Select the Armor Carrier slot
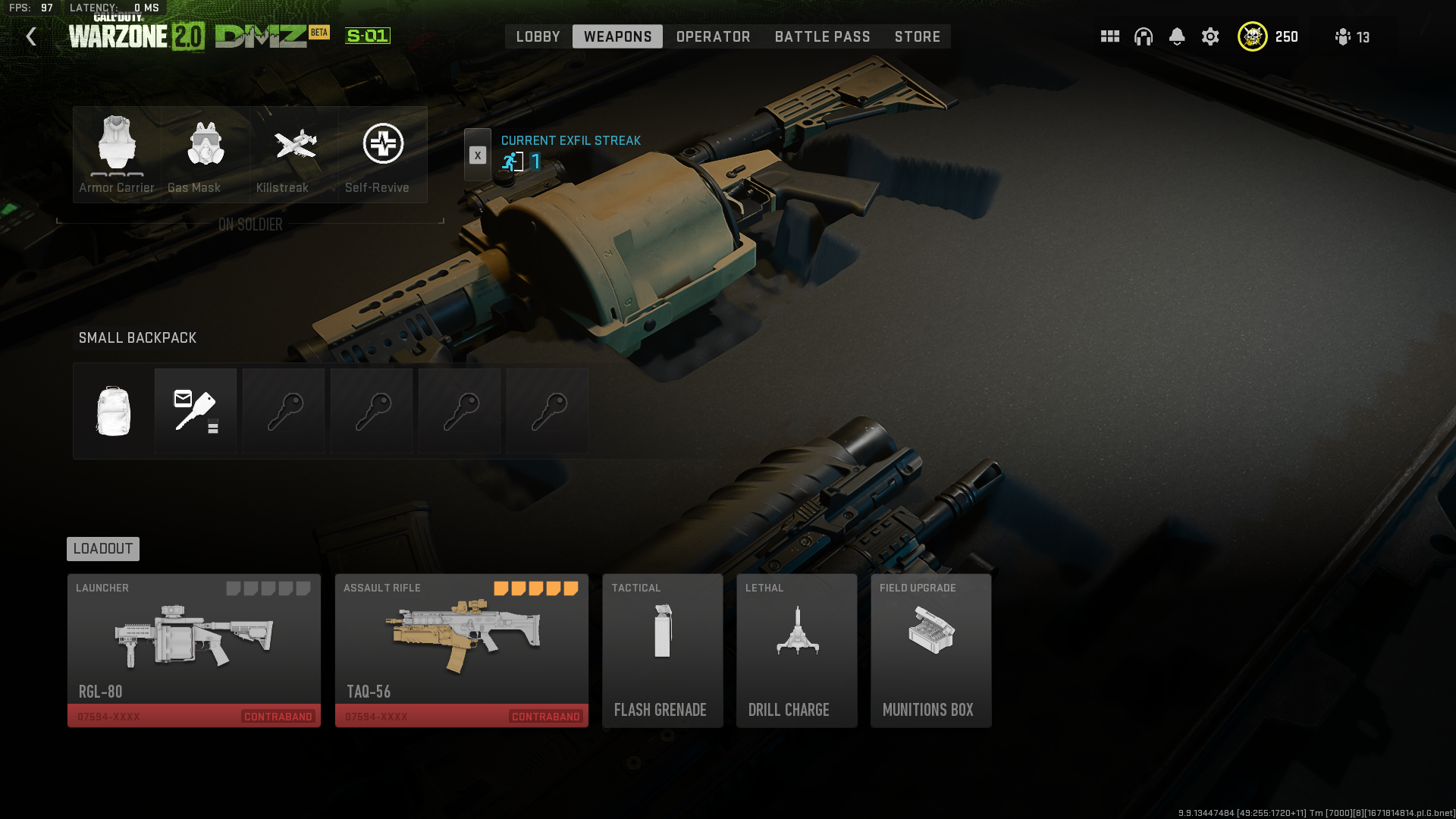Viewport: 1456px width, 819px height. [x=115, y=152]
